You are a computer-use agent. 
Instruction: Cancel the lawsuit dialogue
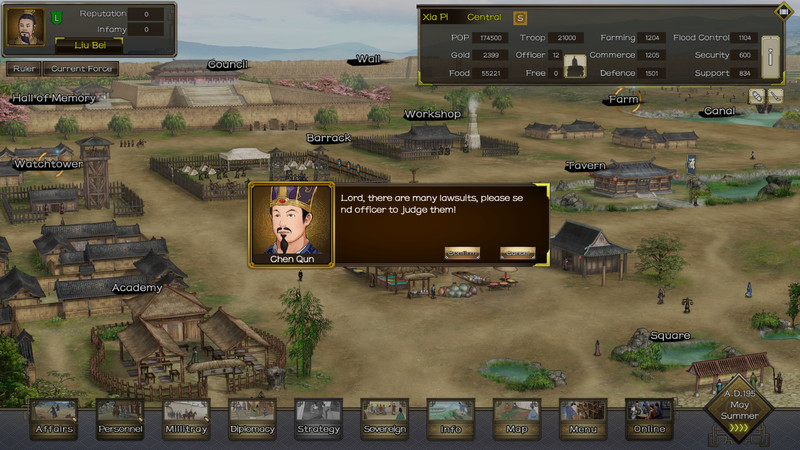click(517, 253)
